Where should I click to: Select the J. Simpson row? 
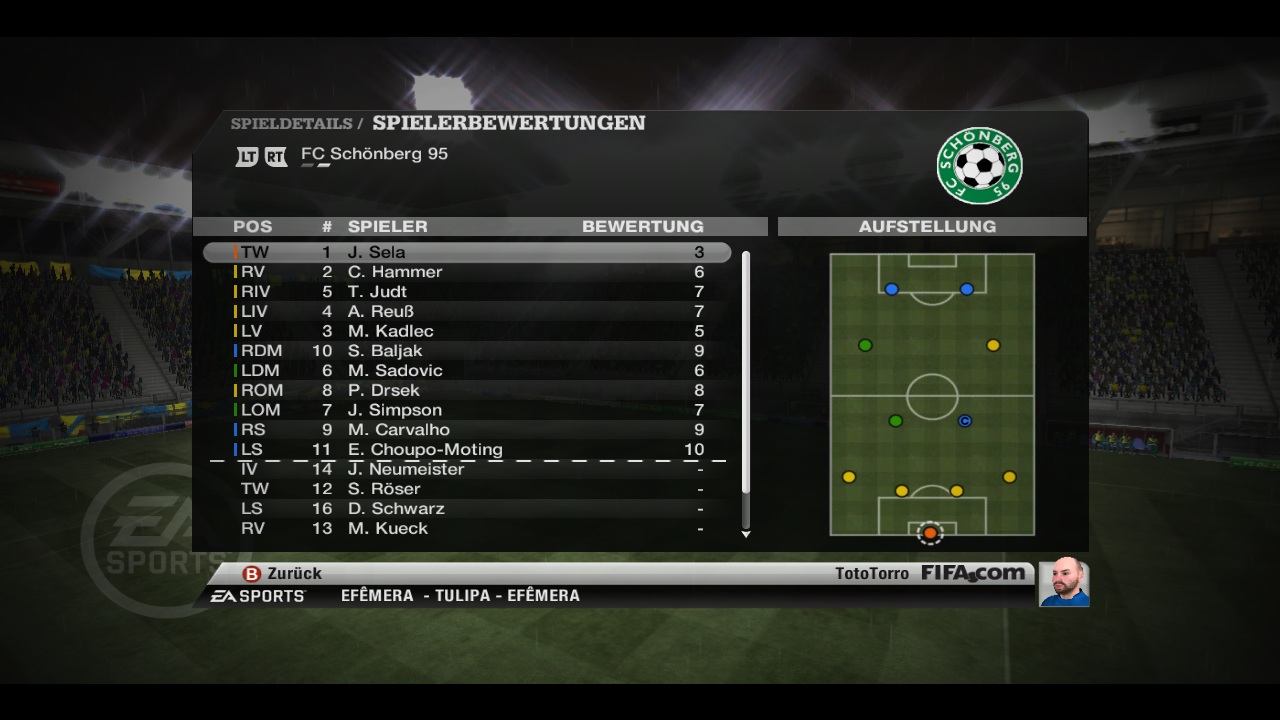(466, 410)
